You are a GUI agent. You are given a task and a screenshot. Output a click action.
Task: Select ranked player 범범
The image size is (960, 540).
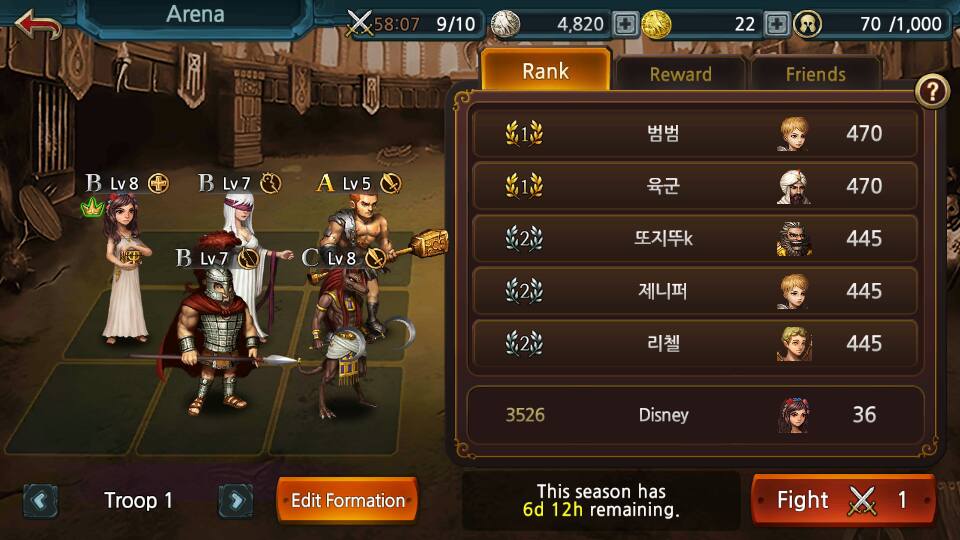coord(694,133)
